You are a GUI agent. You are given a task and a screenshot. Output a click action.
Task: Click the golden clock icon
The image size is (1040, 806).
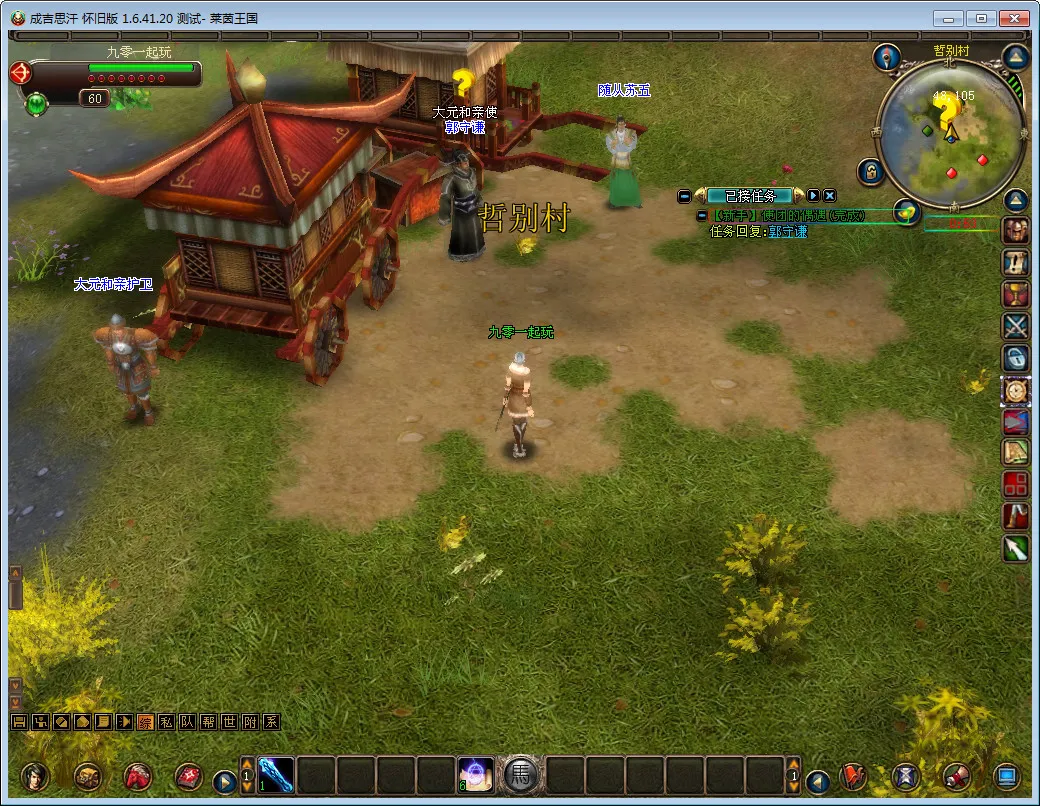click(x=1016, y=390)
